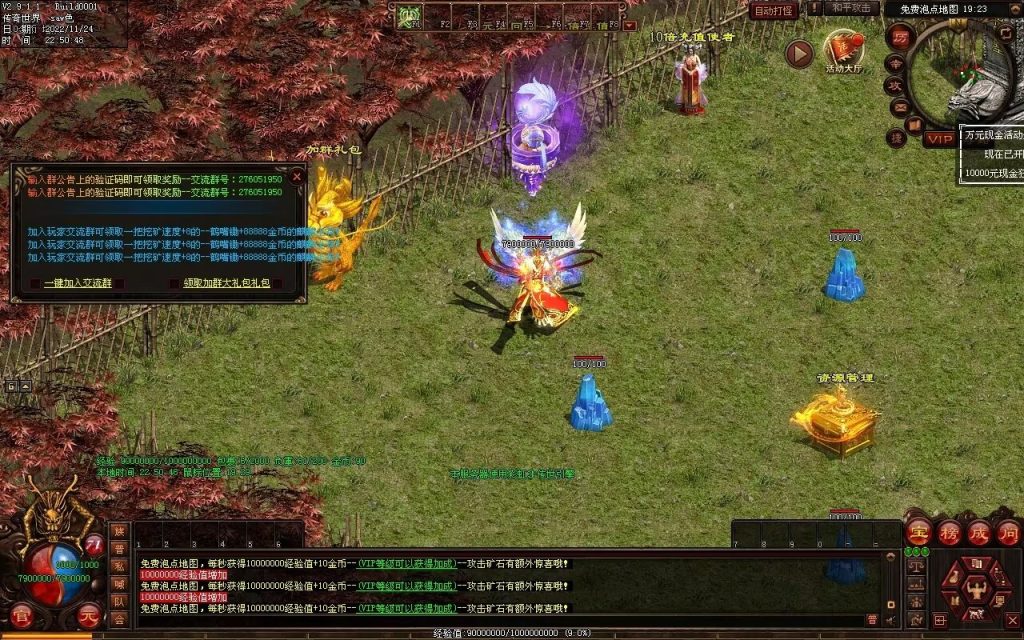Close the group reward announcement panel
The height and width of the screenshot is (640, 1024).
tap(296, 176)
